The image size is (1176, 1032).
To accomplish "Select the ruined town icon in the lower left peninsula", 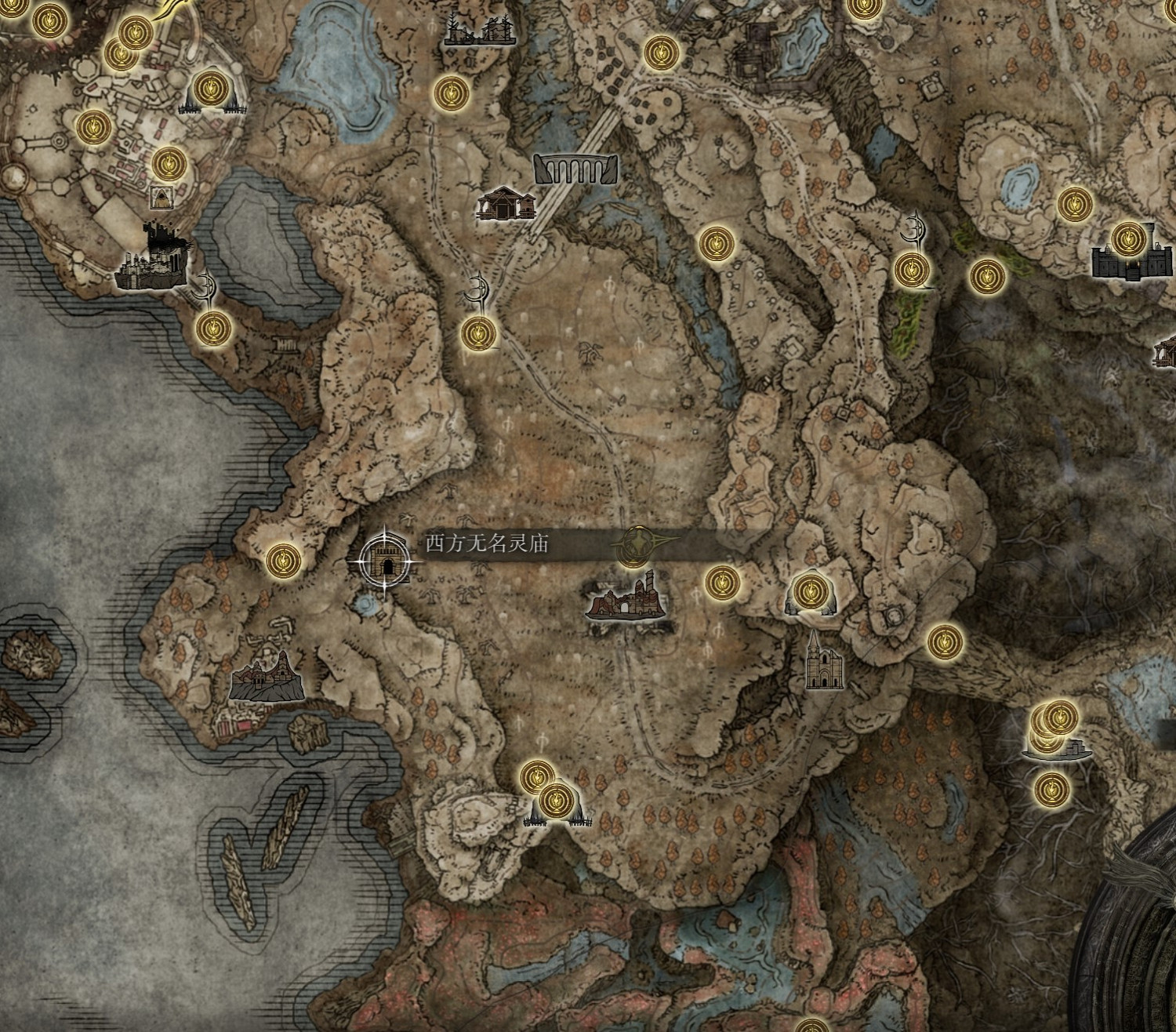I will [267, 675].
